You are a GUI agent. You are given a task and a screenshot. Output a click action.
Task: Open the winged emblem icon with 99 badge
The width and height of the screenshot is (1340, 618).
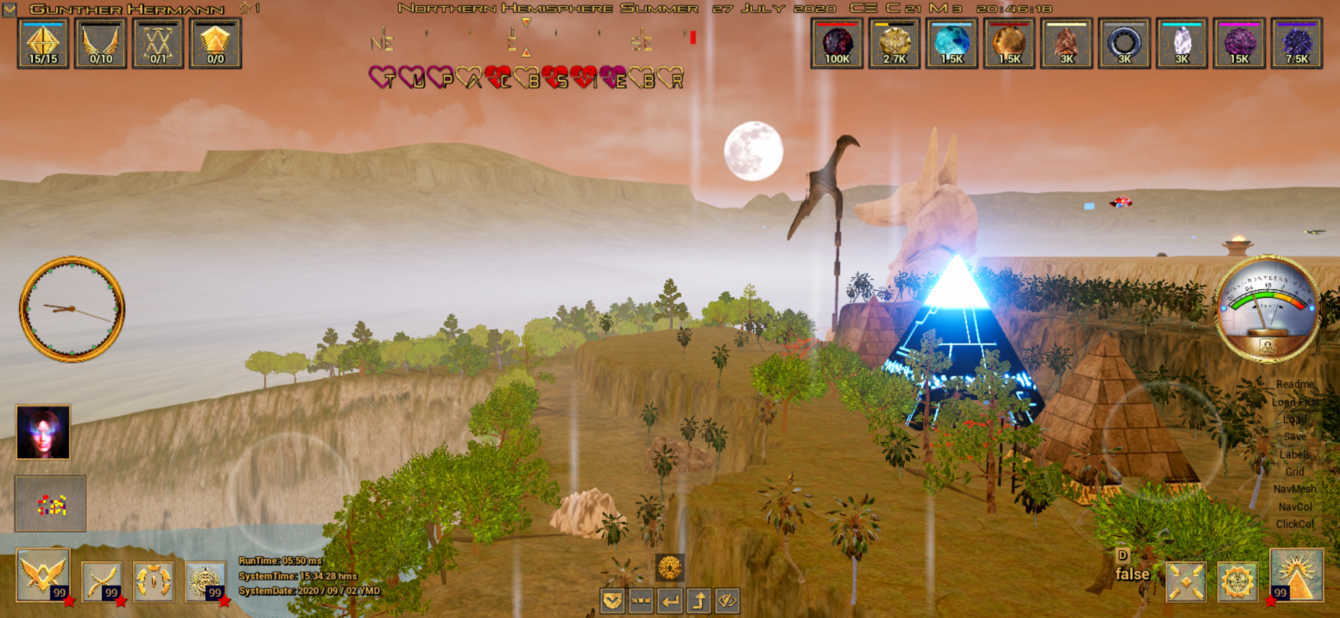pyautogui.click(x=43, y=575)
